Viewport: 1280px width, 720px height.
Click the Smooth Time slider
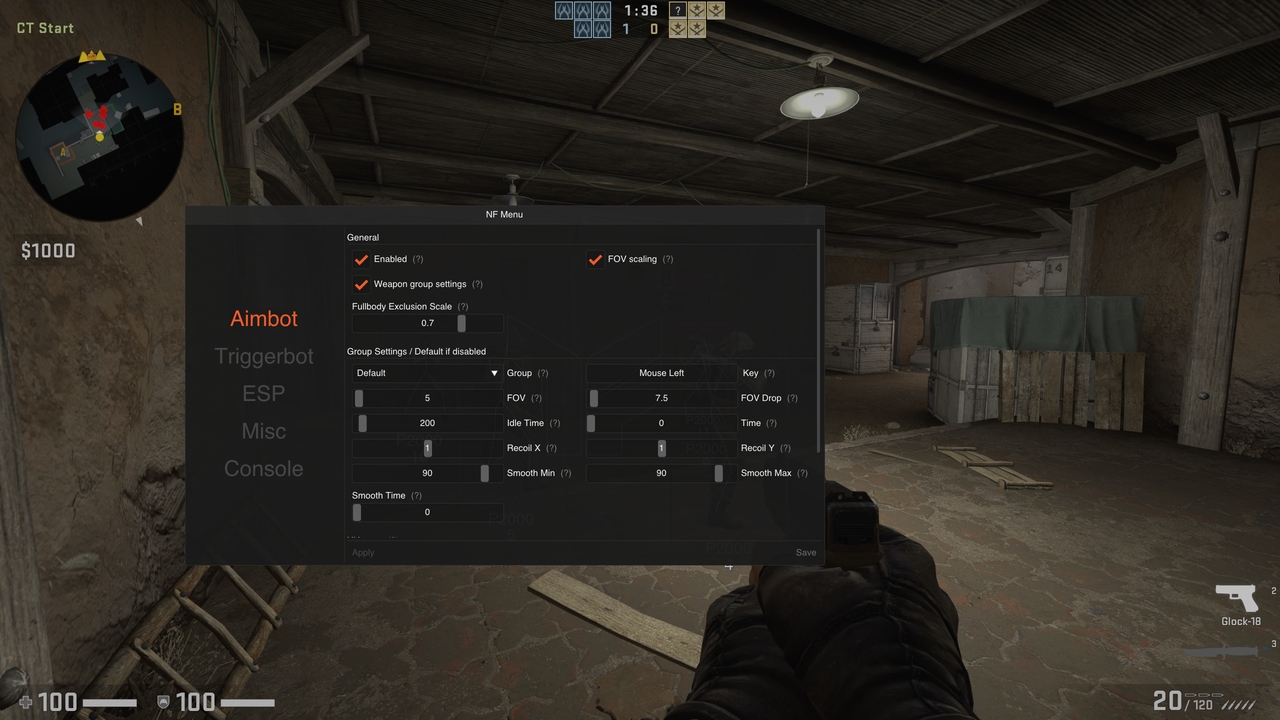tap(427, 512)
